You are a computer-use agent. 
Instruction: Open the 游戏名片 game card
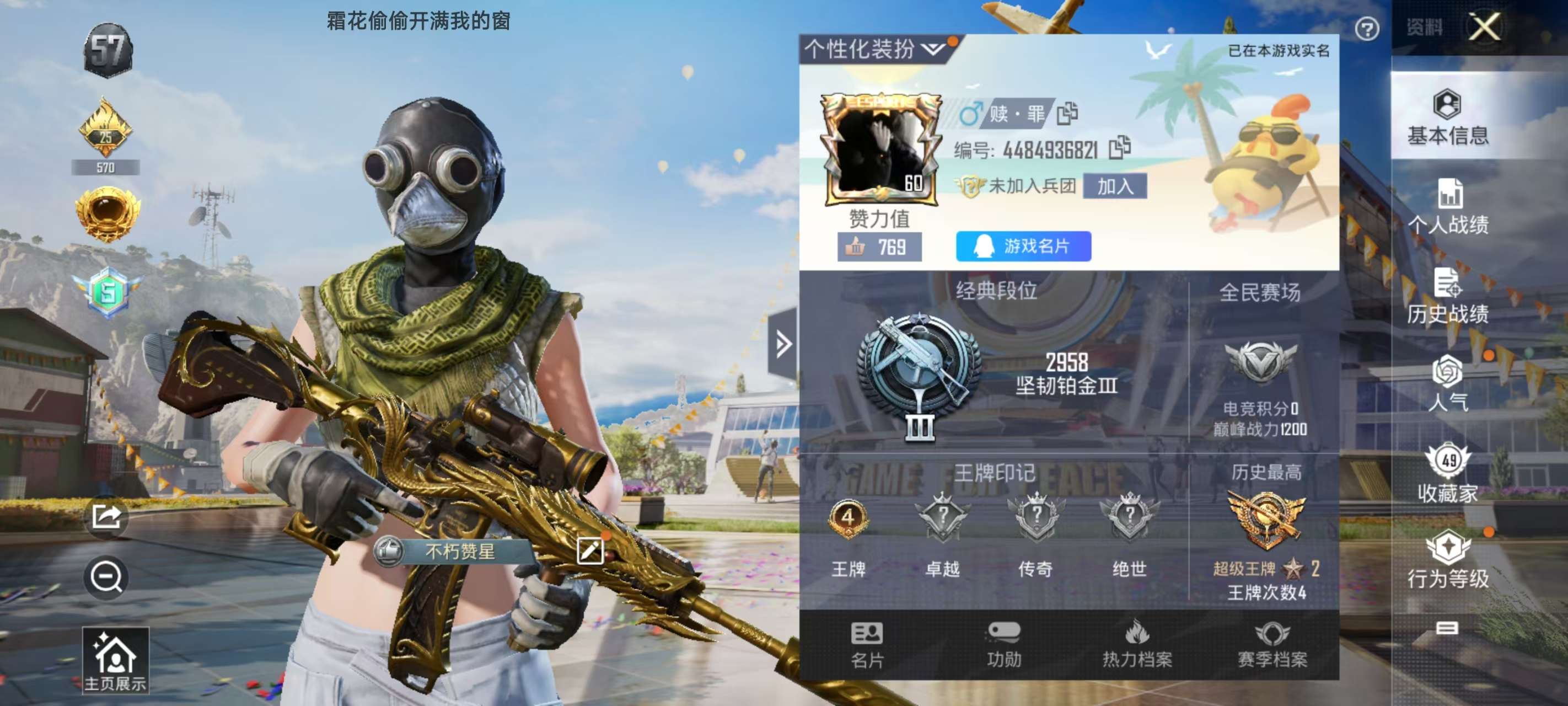(1023, 246)
